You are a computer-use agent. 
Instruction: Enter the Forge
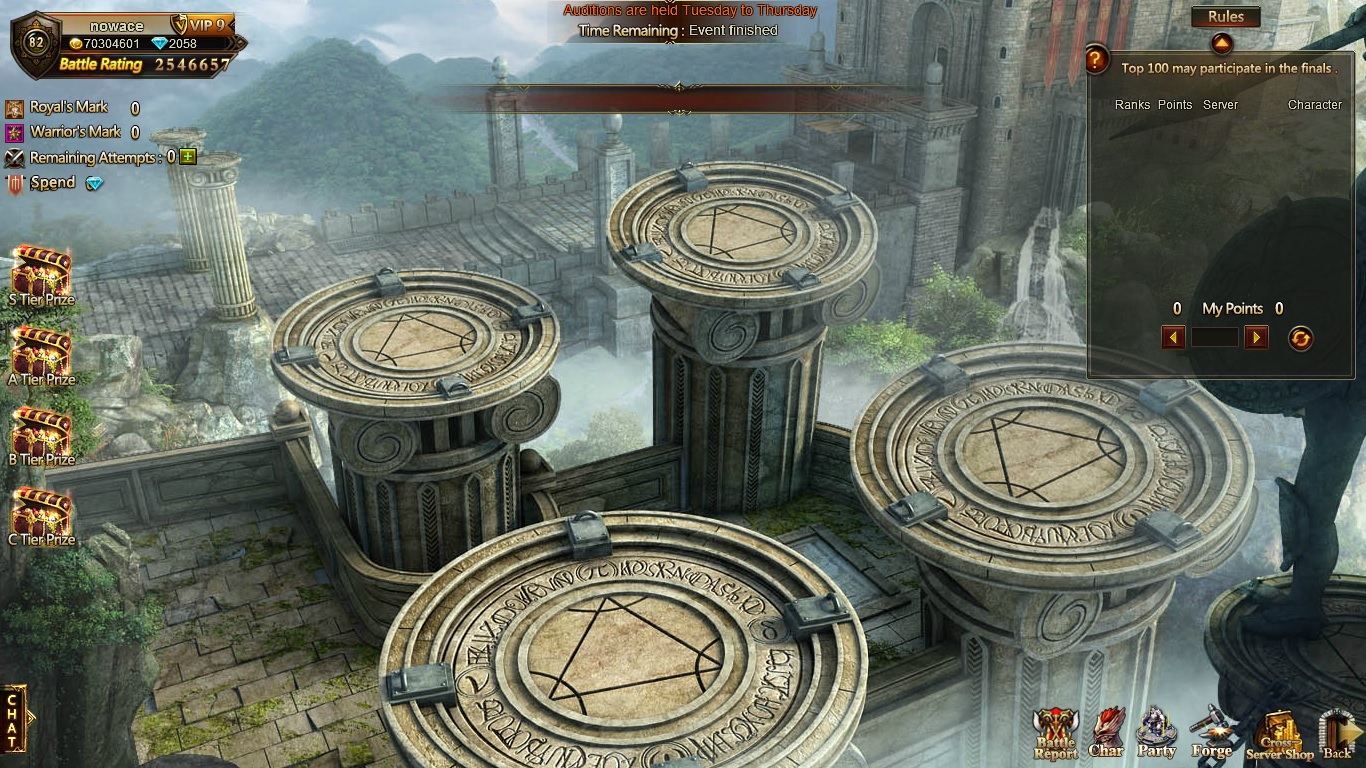pos(1211,733)
